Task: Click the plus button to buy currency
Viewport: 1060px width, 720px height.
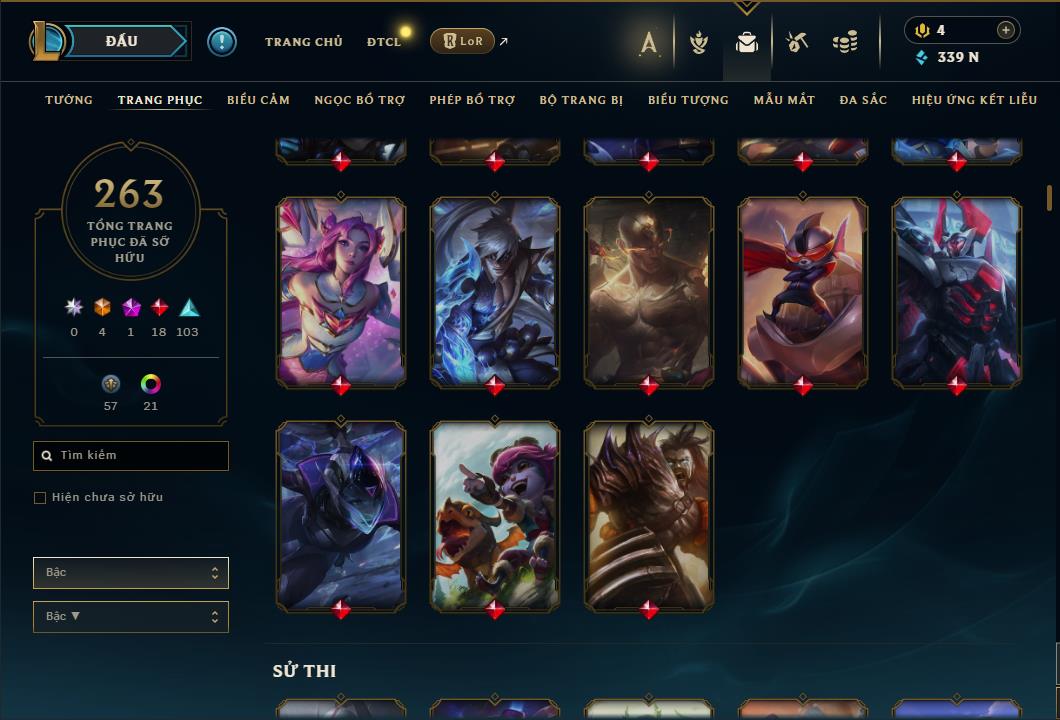Action: [1005, 31]
